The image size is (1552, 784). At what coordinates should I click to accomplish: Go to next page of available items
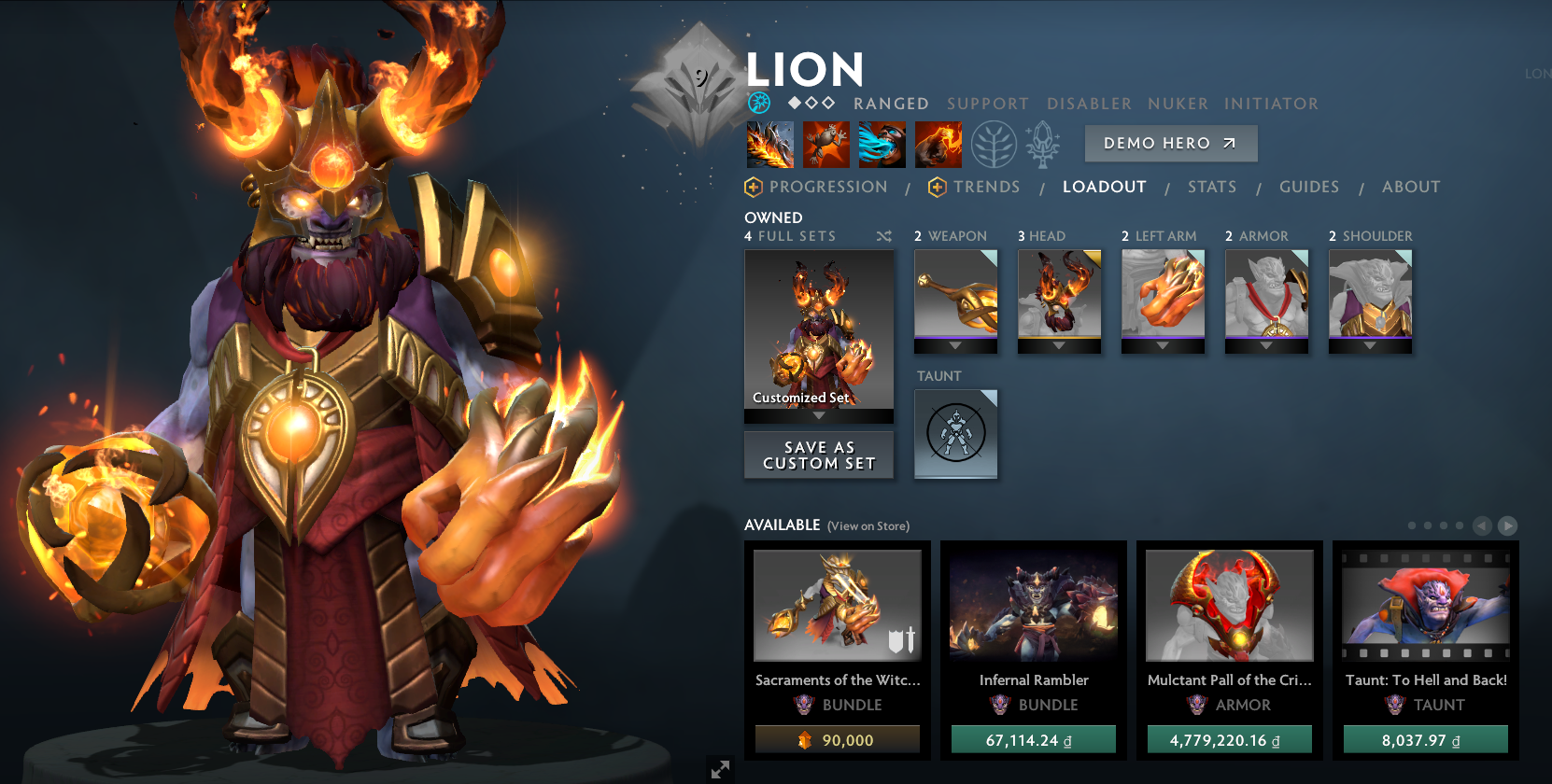click(x=1510, y=525)
